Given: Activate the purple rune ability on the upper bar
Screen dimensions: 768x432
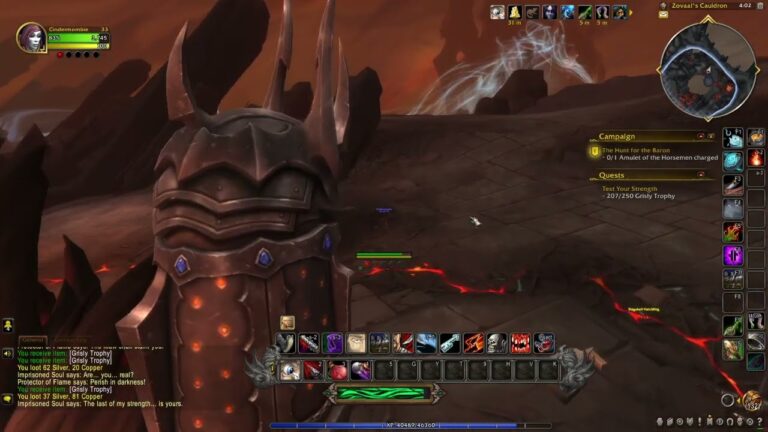Looking at the screenshot, I should coord(333,343).
